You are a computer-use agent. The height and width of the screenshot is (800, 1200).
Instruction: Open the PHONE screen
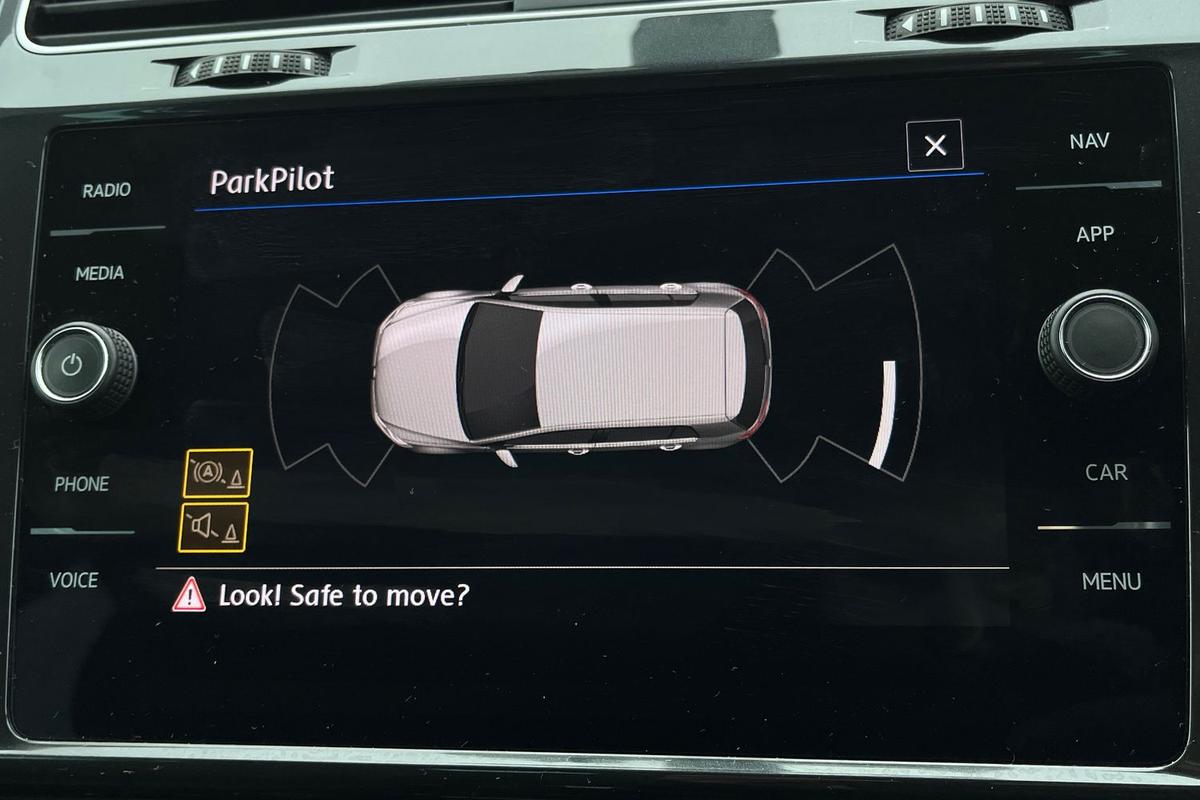point(82,484)
